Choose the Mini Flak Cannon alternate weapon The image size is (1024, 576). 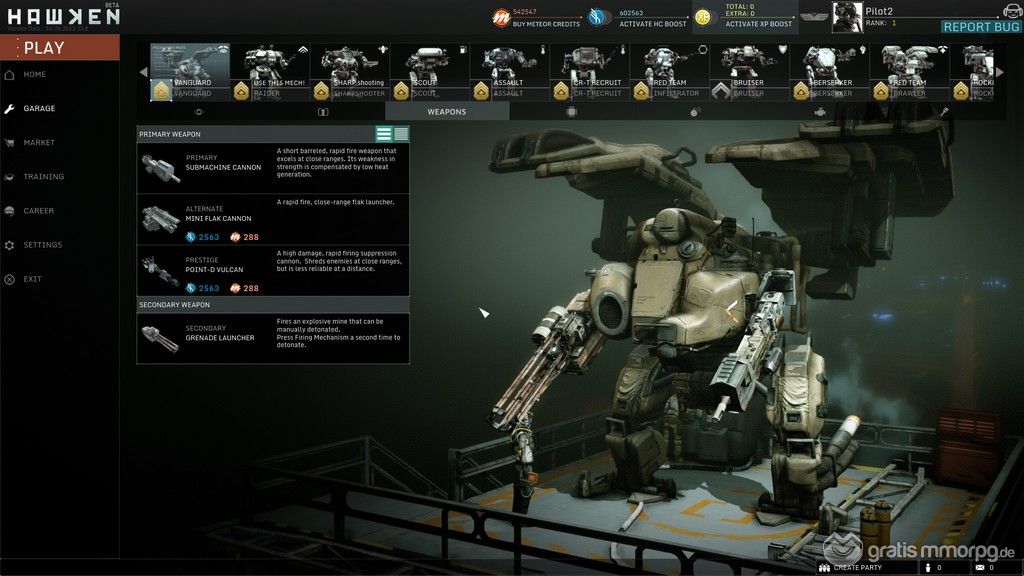point(272,219)
